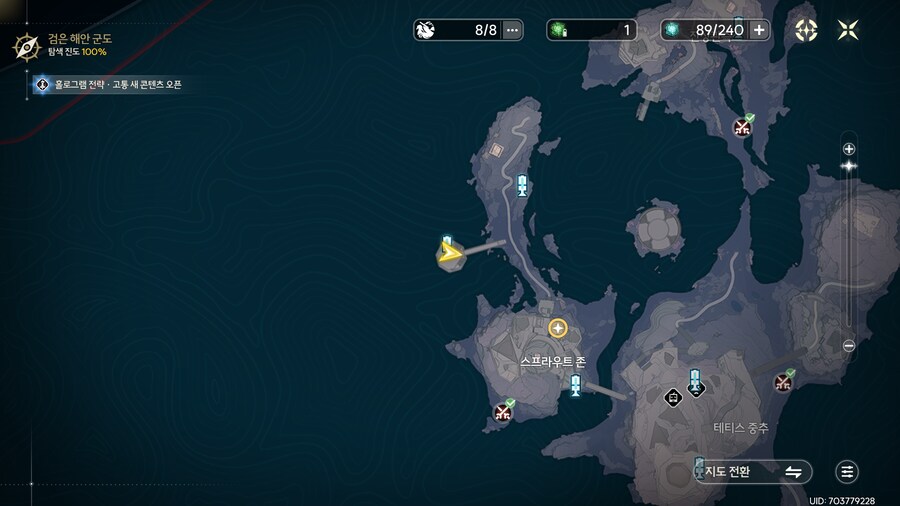The image size is (900, 506).
Task: Zoom out the map with the minus button
Action: click(x=849, y=346)
